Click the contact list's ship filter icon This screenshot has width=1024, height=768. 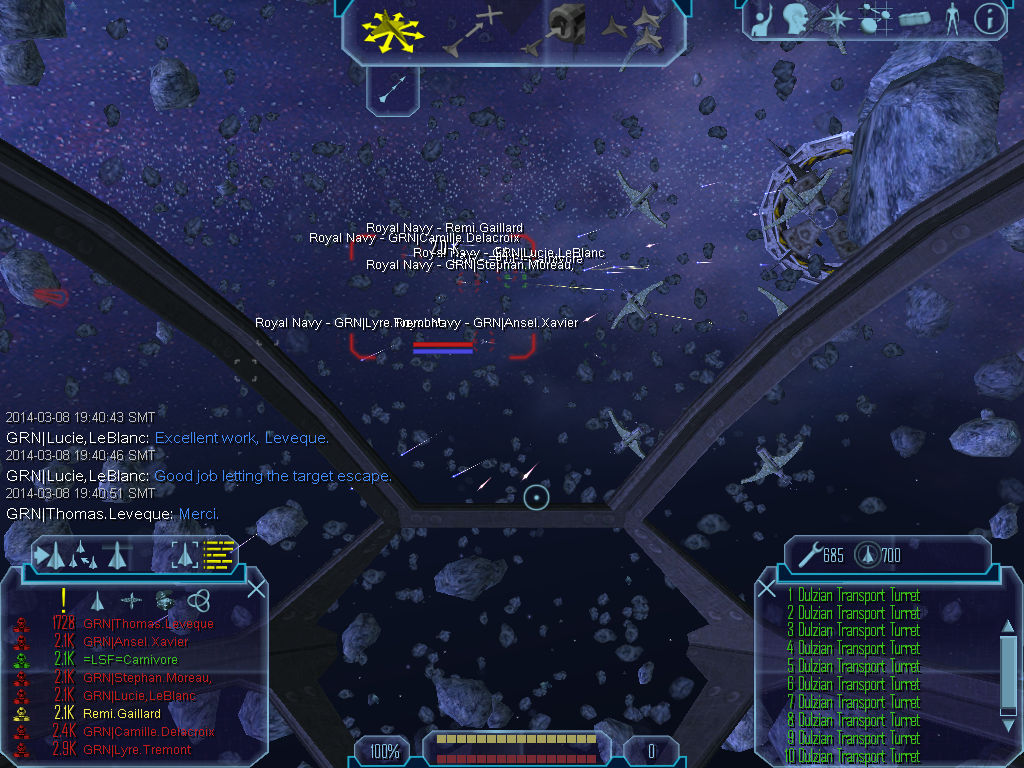pos(98,600)
